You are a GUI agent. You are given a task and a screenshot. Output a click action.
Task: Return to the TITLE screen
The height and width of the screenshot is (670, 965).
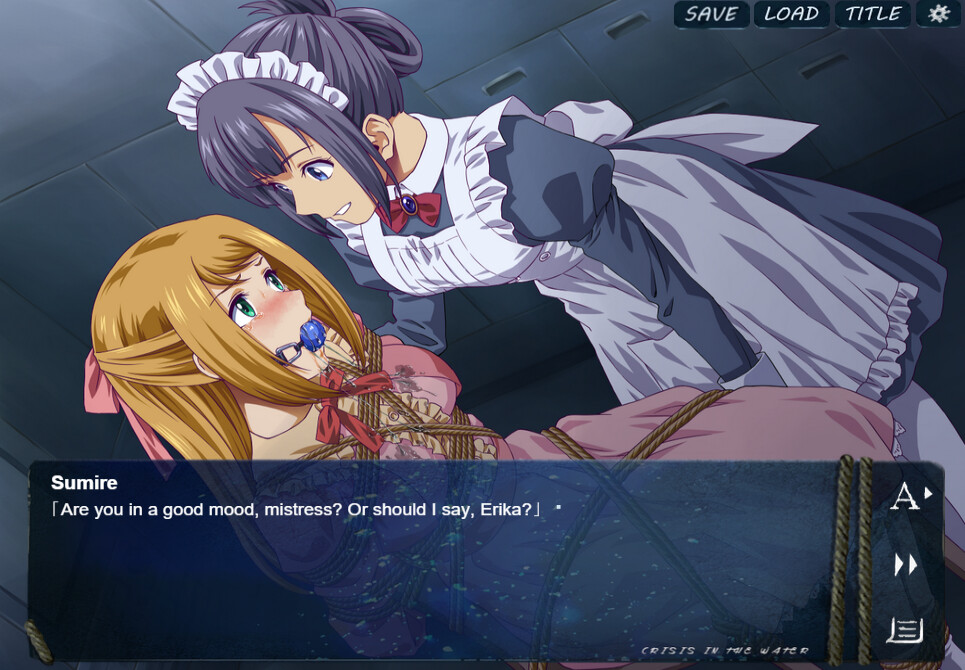(873, 14)
